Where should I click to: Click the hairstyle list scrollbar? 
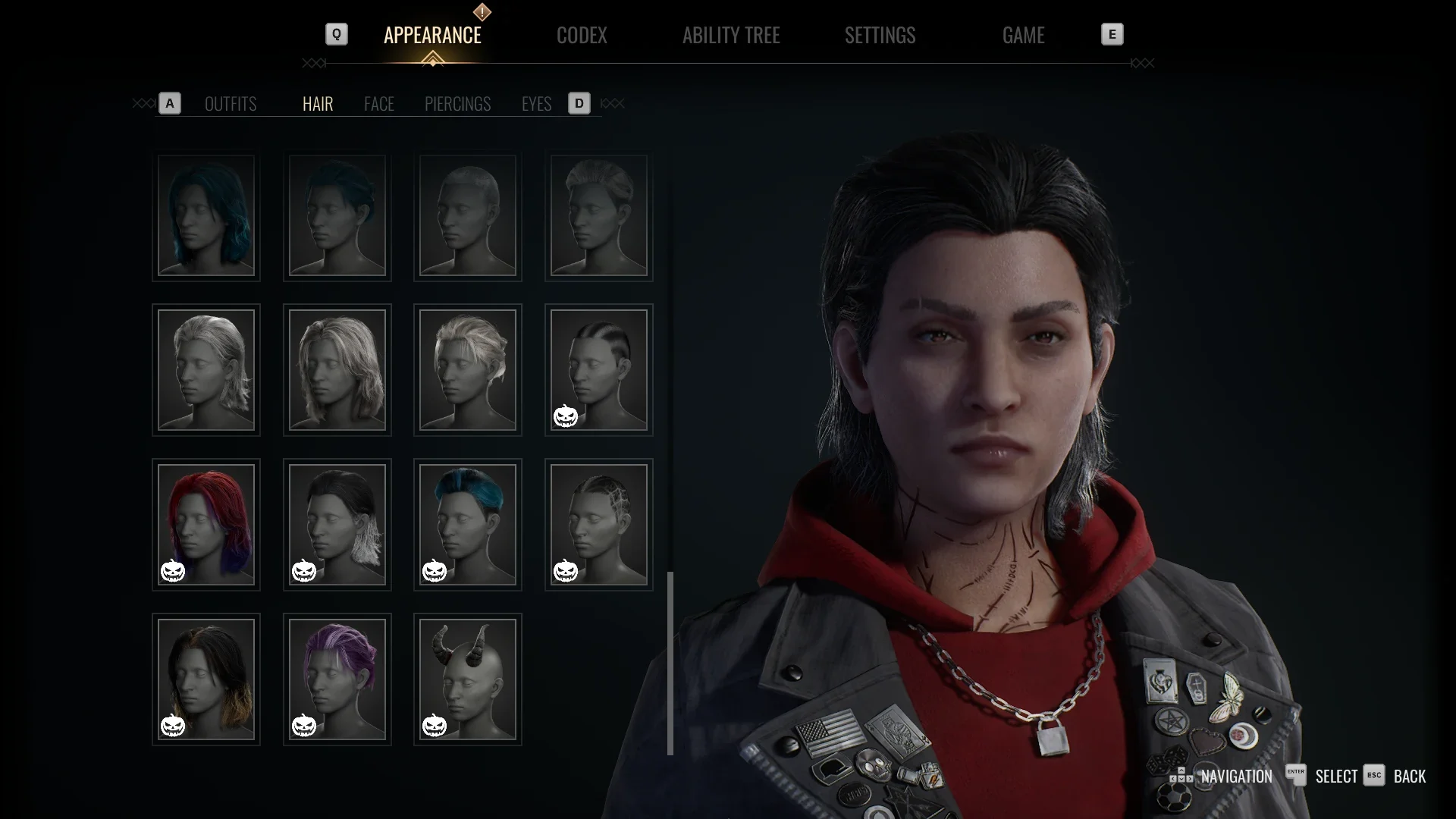click(670, 663)
